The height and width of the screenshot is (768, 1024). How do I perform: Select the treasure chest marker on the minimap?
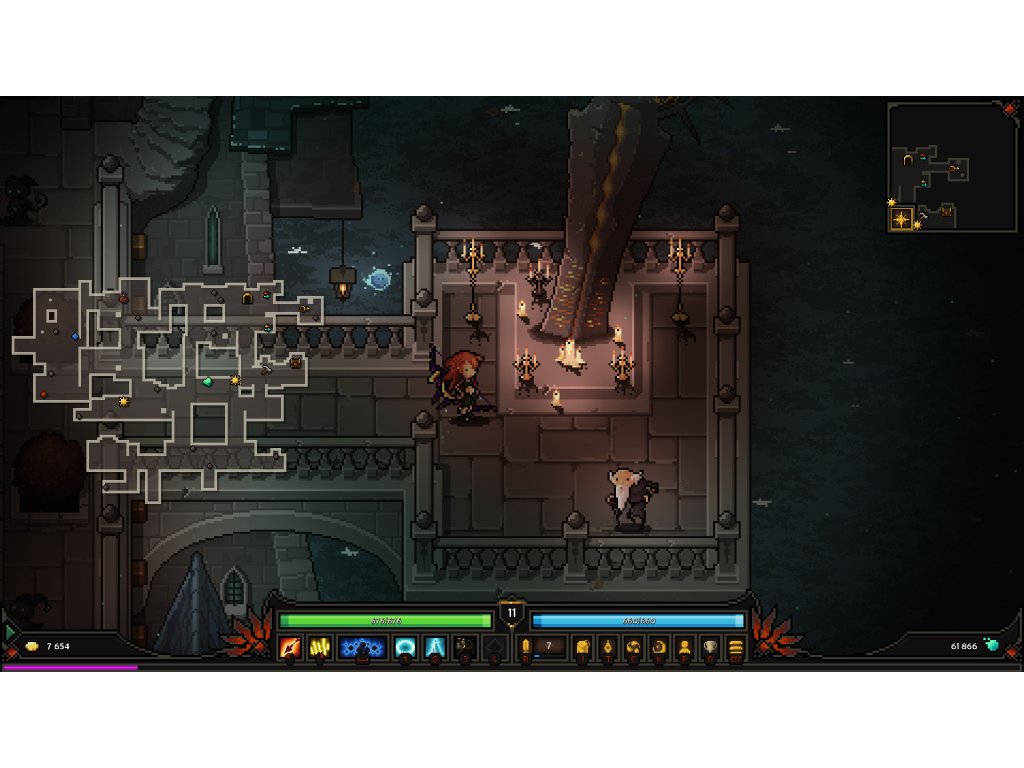coord(947,212)
